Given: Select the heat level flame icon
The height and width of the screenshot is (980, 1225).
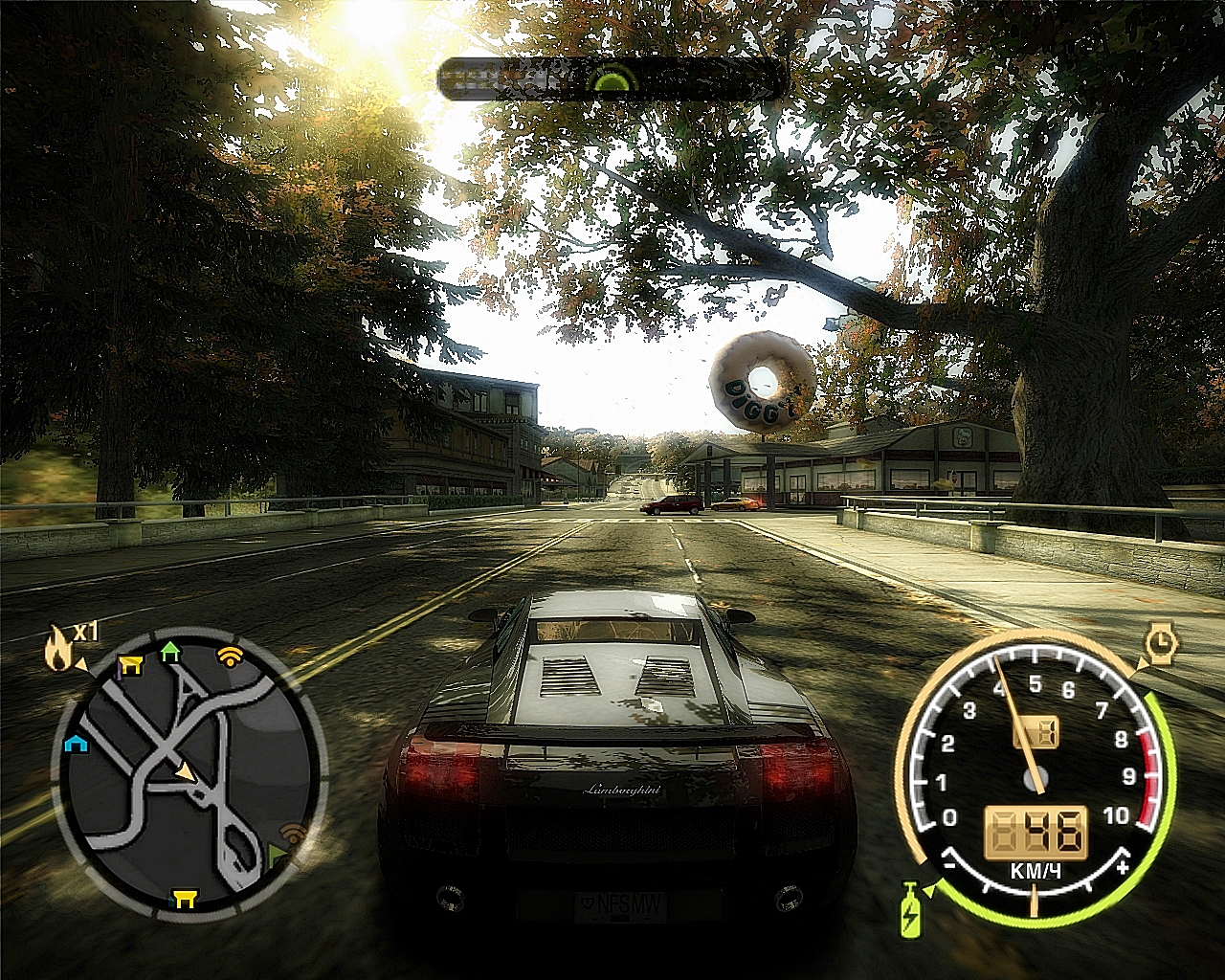Looking at the screenshot, I should pyautogui.click(x=58, y=646).
